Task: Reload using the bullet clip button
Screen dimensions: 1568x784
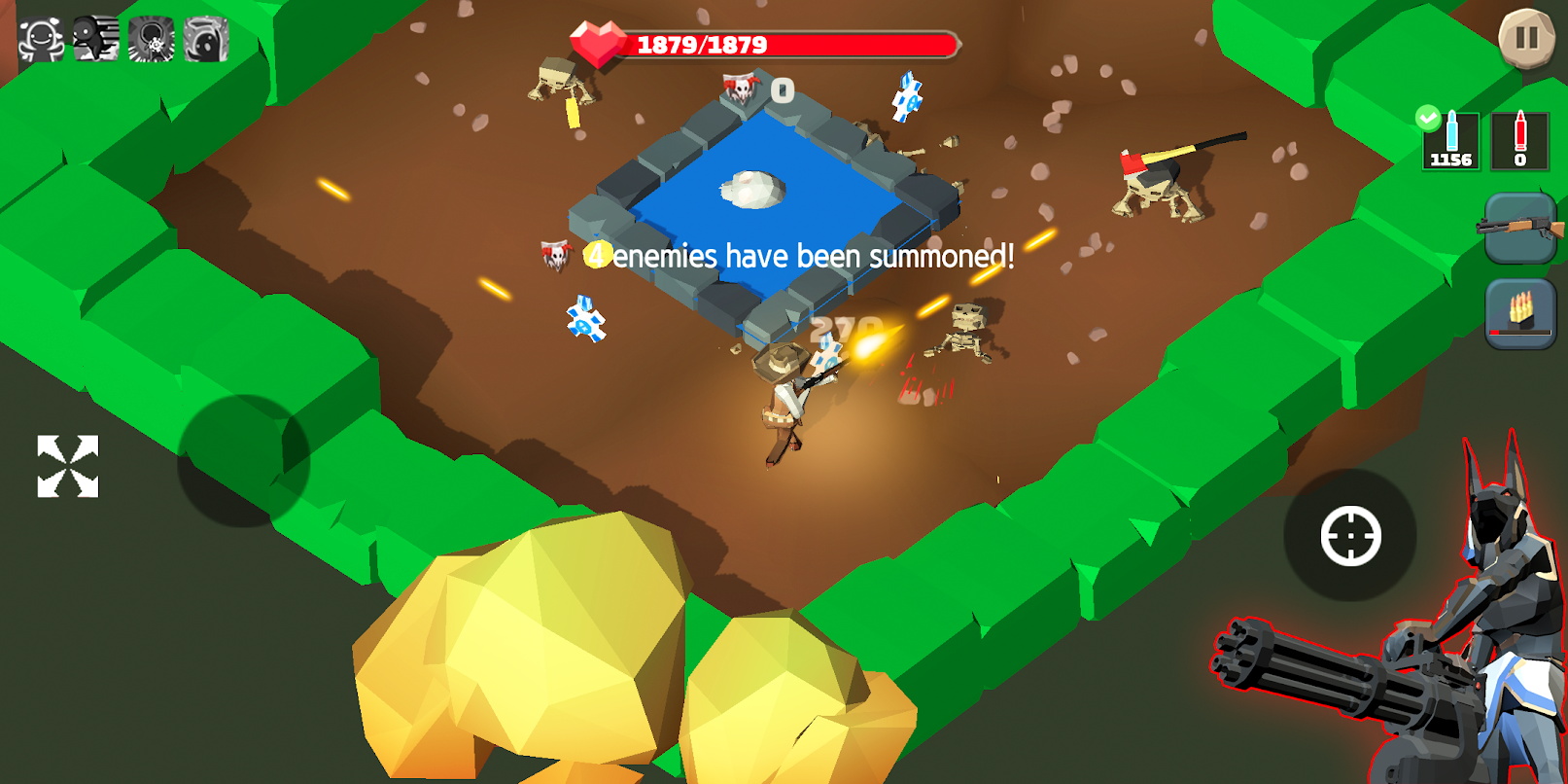Action: [1520, 313]
